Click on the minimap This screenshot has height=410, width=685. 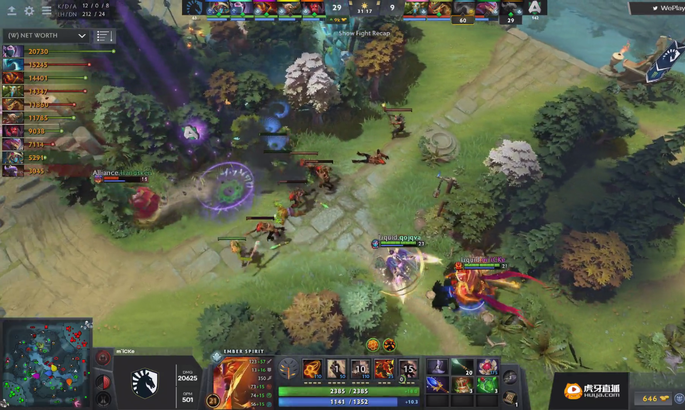(45, 364)
